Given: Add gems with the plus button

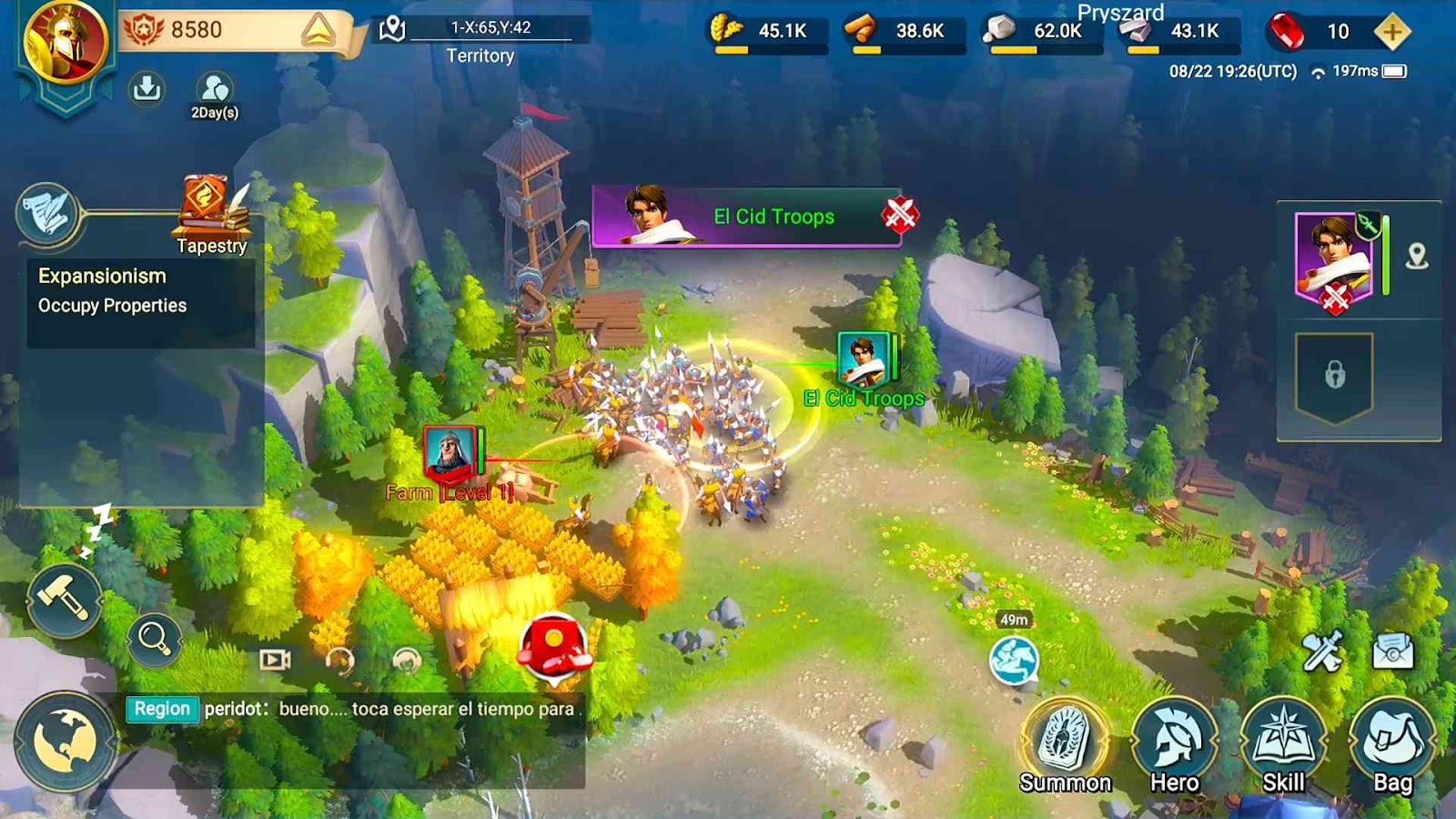Looking at the screenshot, I should click(1391, 32).
